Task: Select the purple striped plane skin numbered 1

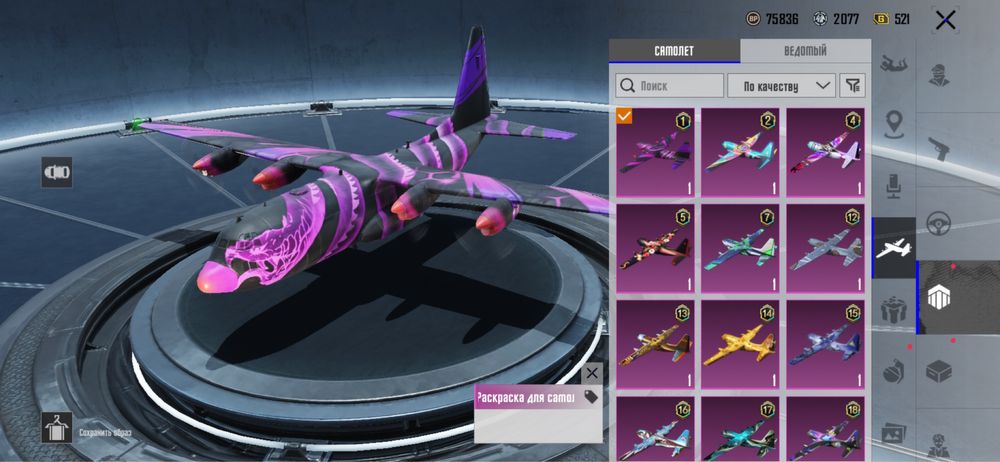Action: (x=655, y=153)
